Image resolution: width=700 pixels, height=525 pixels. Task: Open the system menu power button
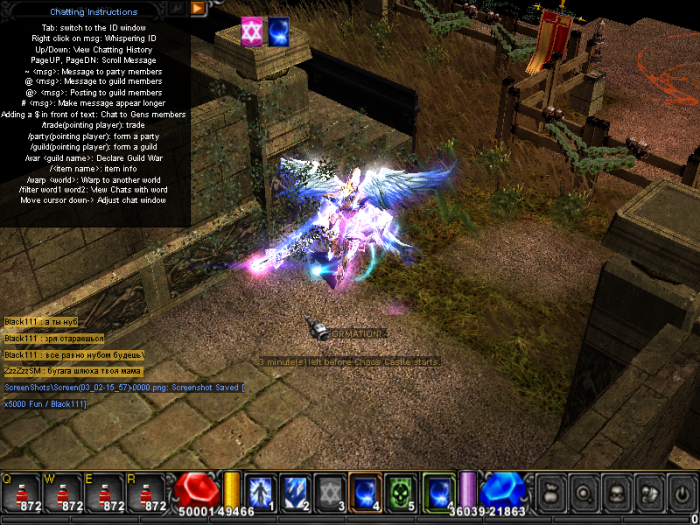tap(681, 494)
